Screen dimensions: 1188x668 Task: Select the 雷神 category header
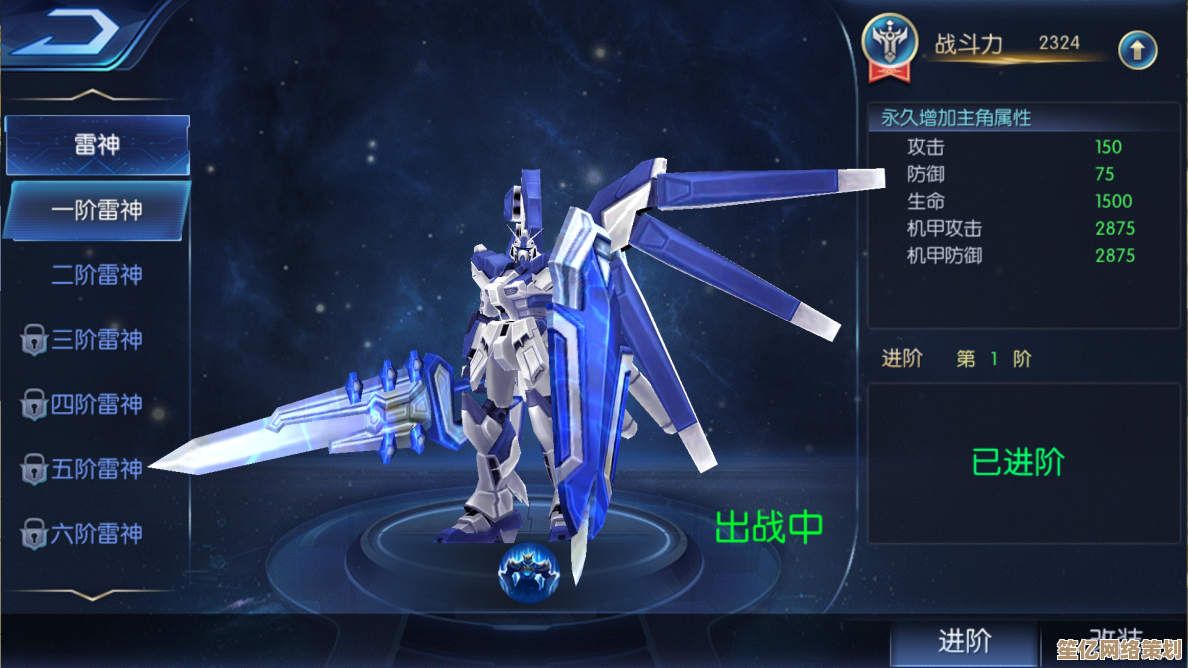coord(97,144)
